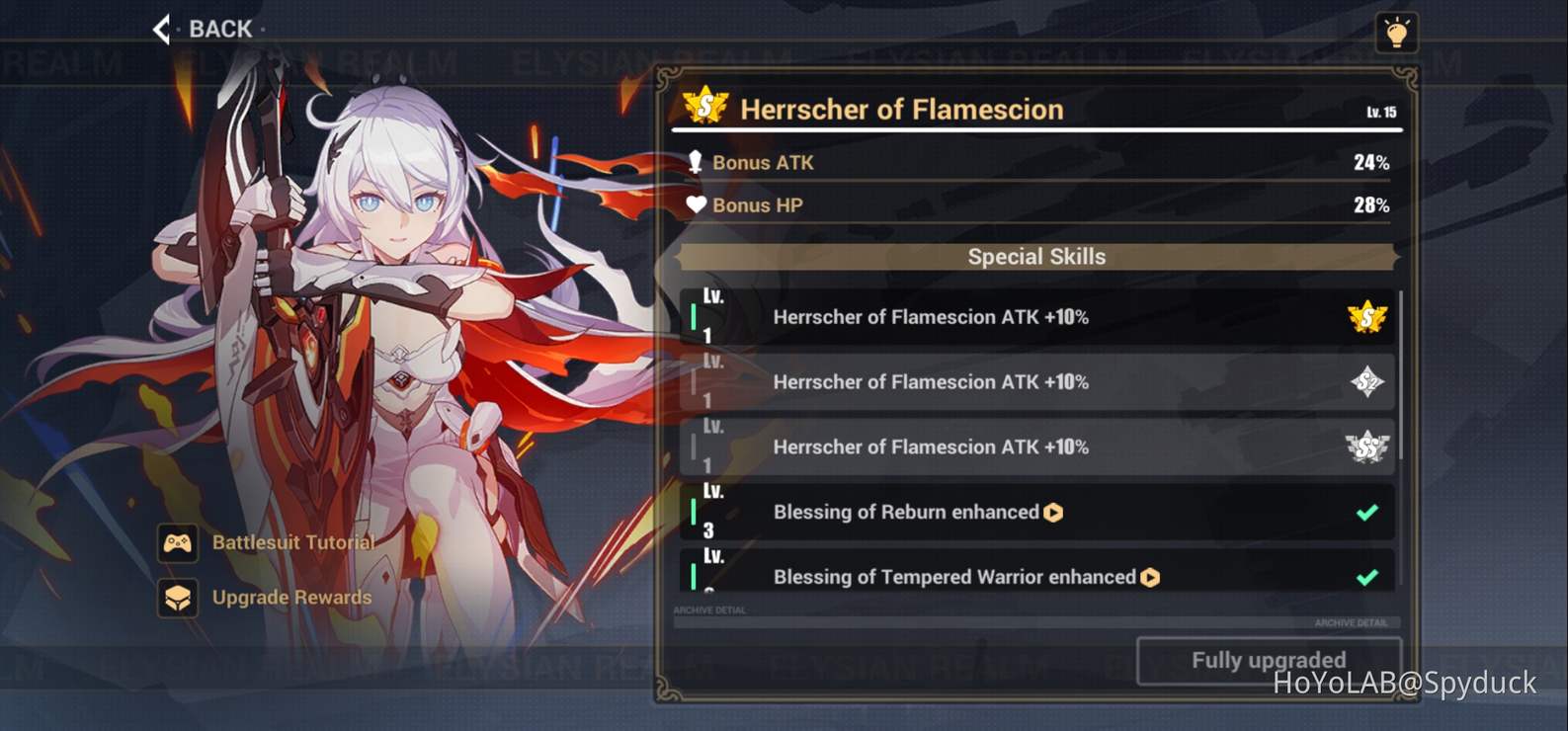Click the torch icon next to Bonus ATK
The height and width of the screenshot is (731, 1568).
pos(698,162)
